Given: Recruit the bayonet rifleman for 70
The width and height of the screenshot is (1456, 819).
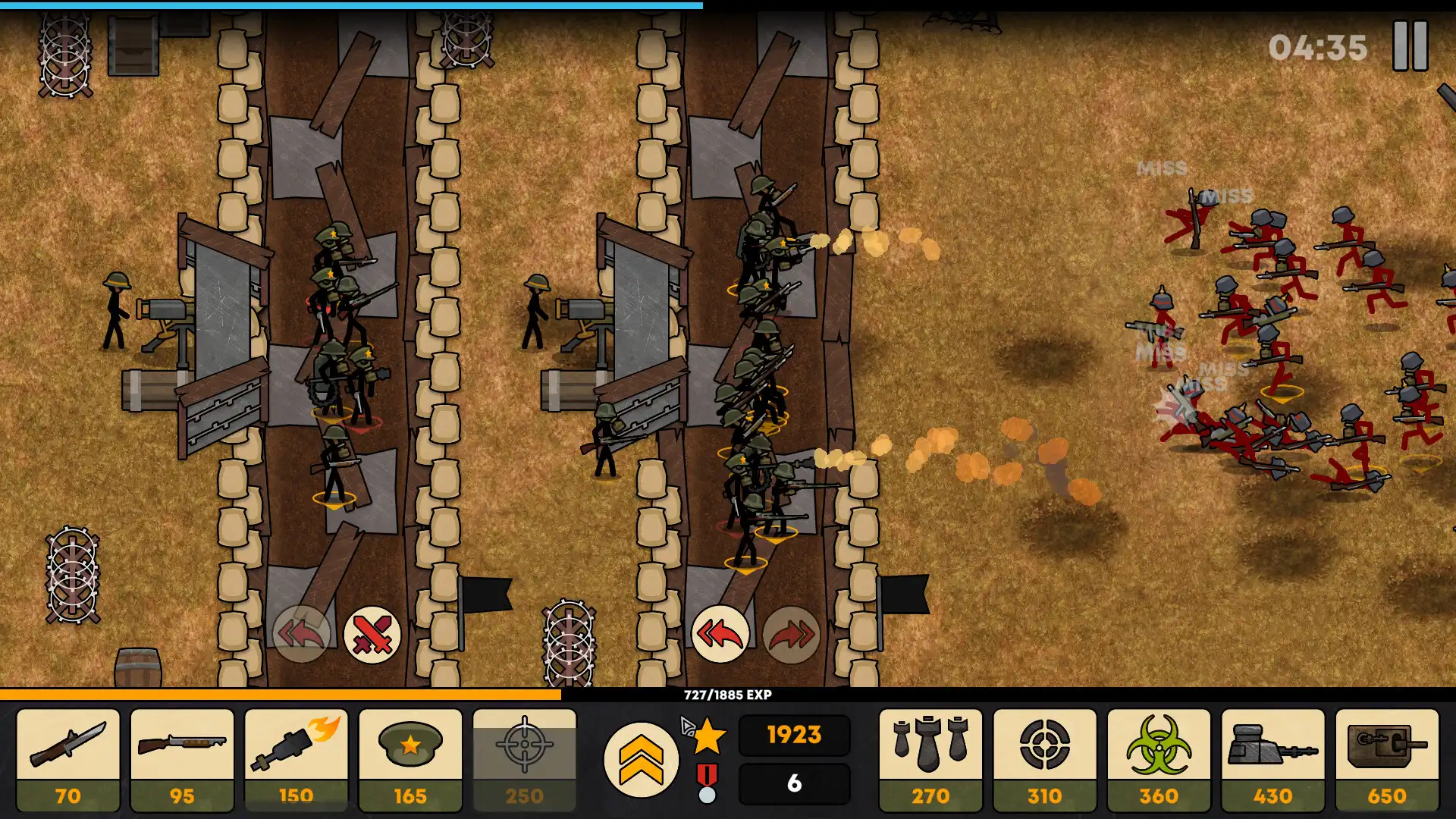Looking at the screenshot, I should tap(67, 758).
